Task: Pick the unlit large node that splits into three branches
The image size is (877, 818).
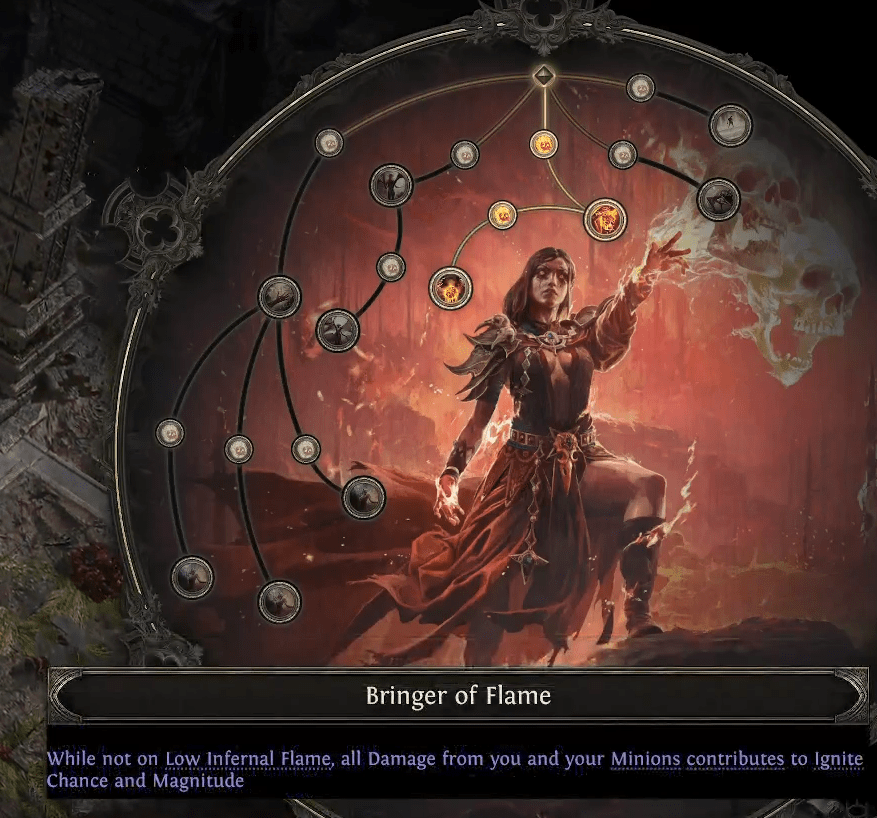Action: click(x=279, y=297)
